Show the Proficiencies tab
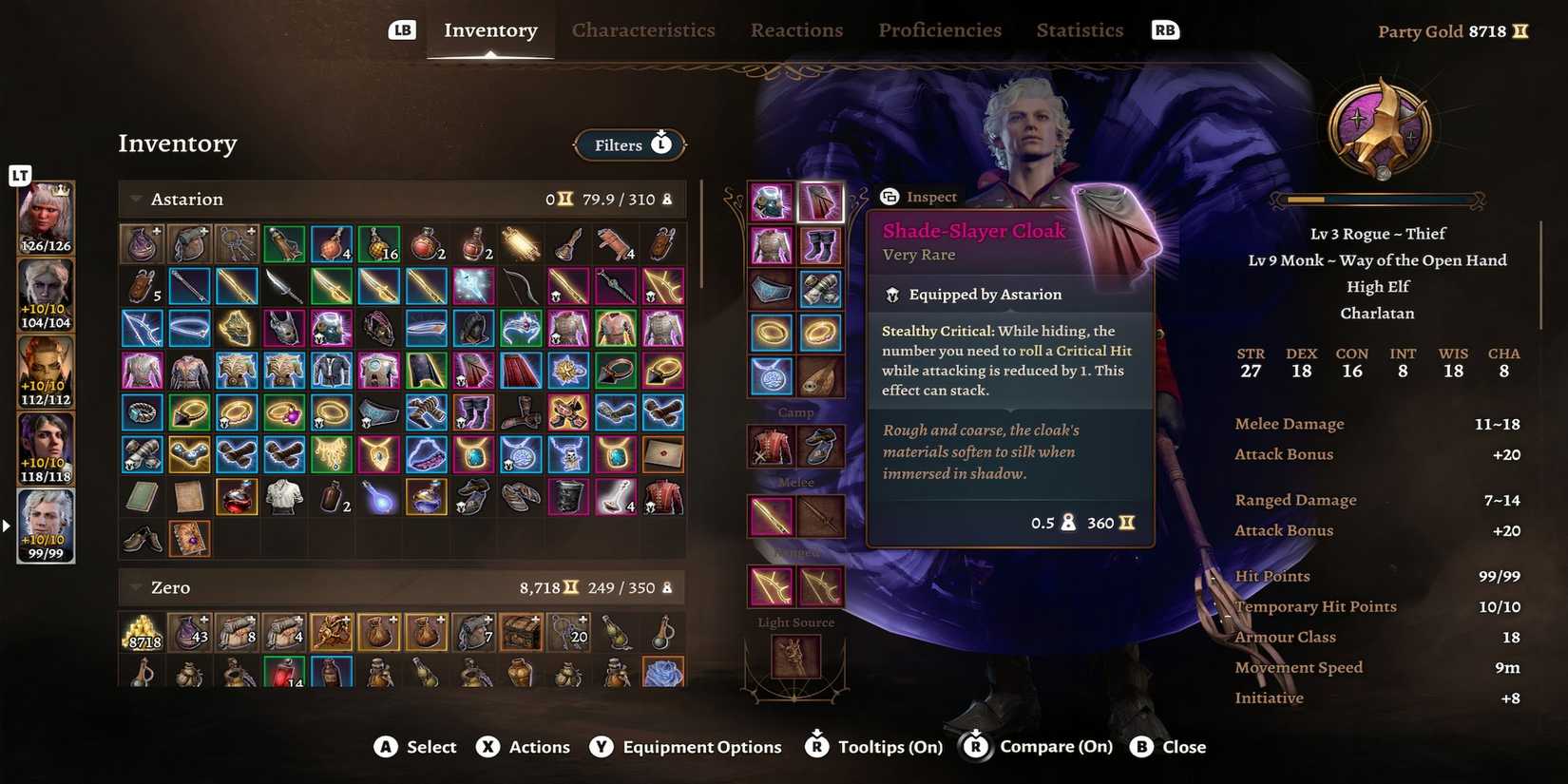Image resolution: width=1568 pixels, height=784 pixels. pos(939,30)
